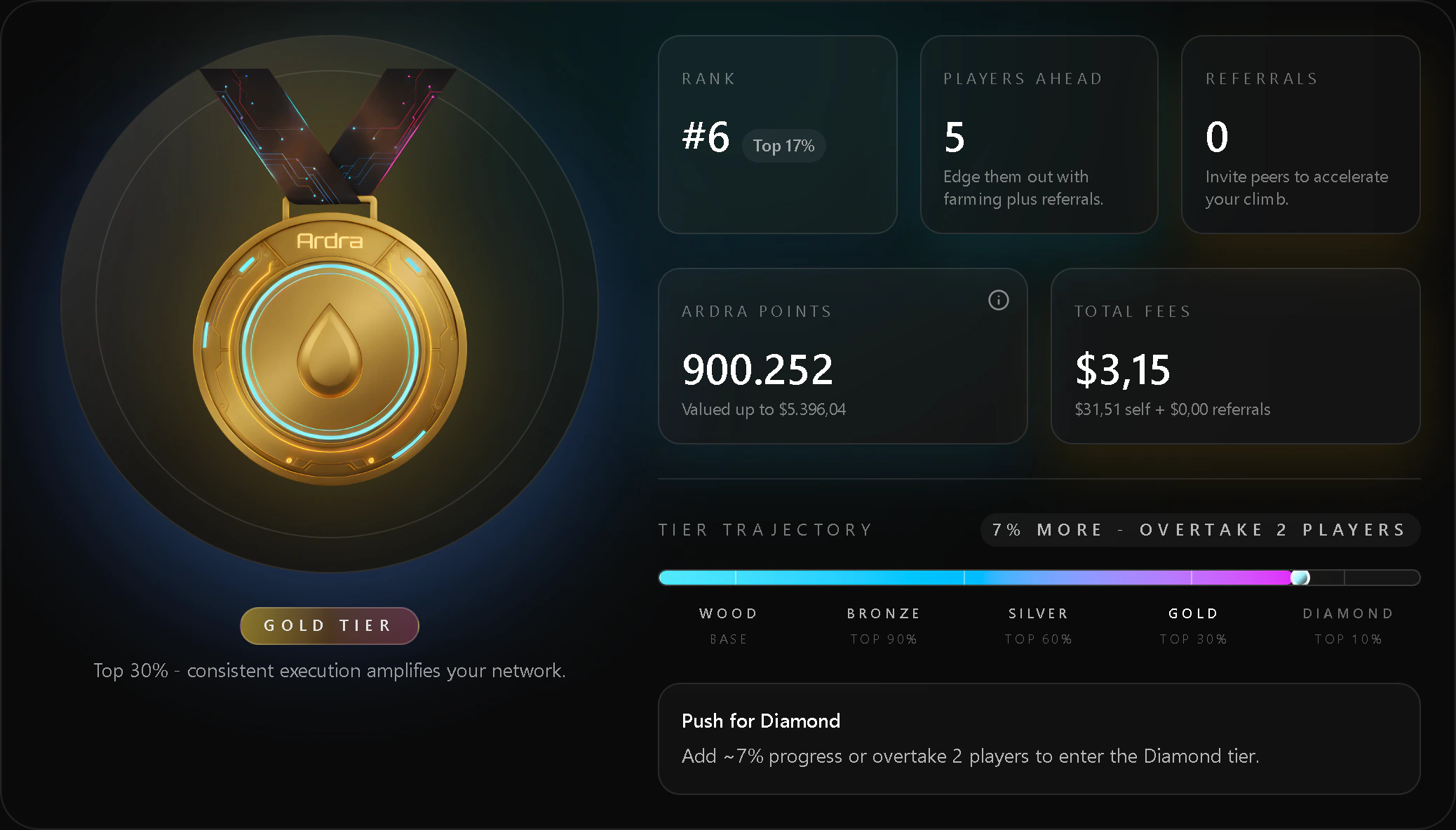Click the Bronze tier label
The image size is (1456, 830).
coord(883,613)
